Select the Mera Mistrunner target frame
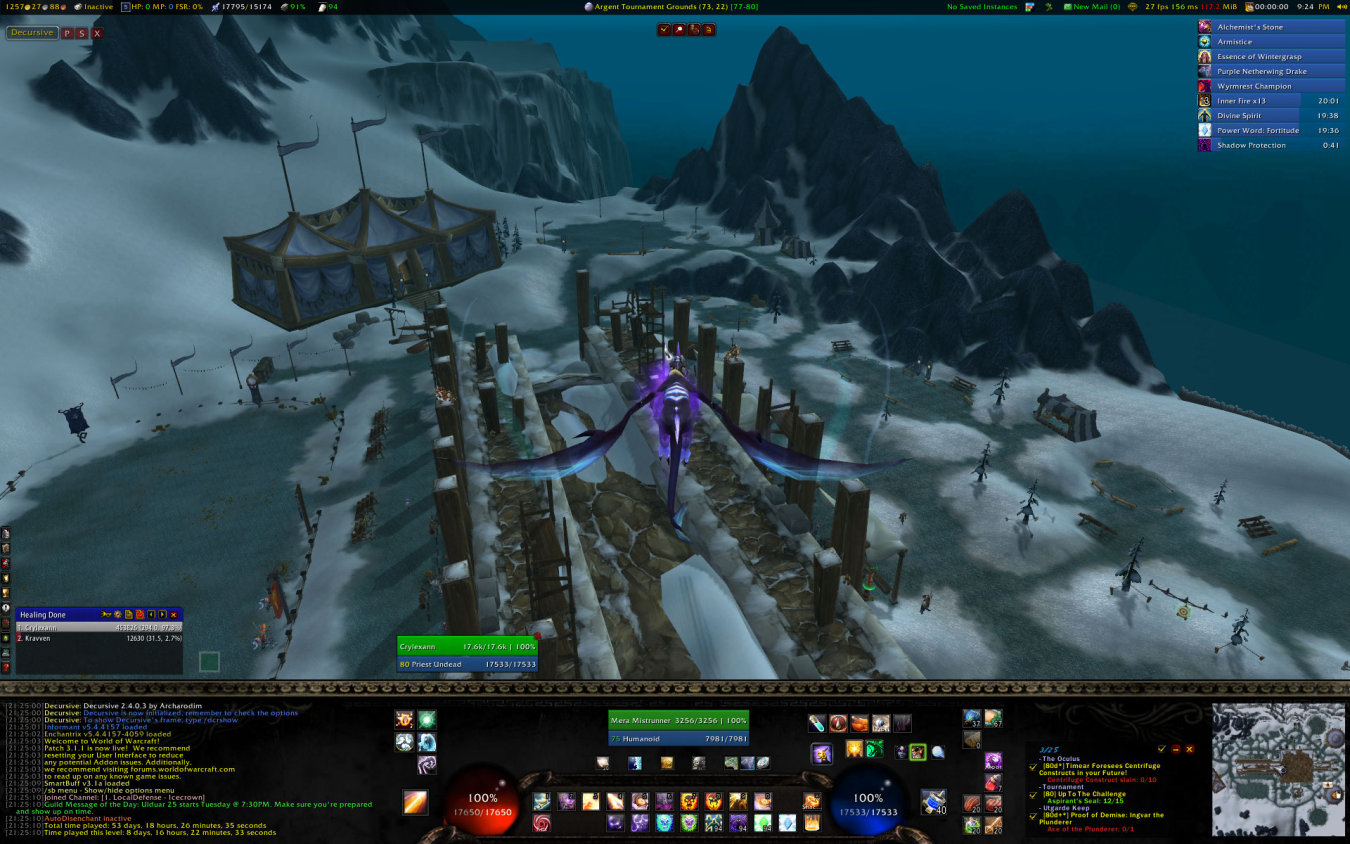The width and height of the screenshot is (1350, 844). point(678,720)
